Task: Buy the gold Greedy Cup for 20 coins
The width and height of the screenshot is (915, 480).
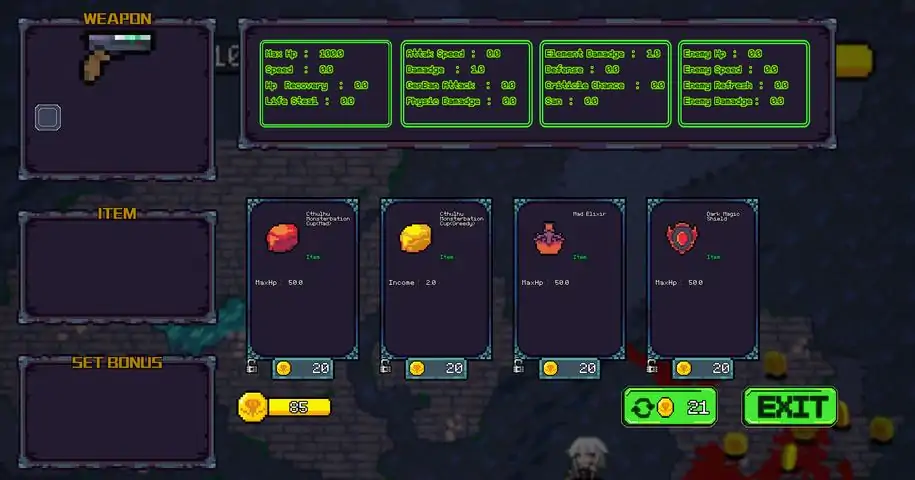Action: (x=436, y=368)
